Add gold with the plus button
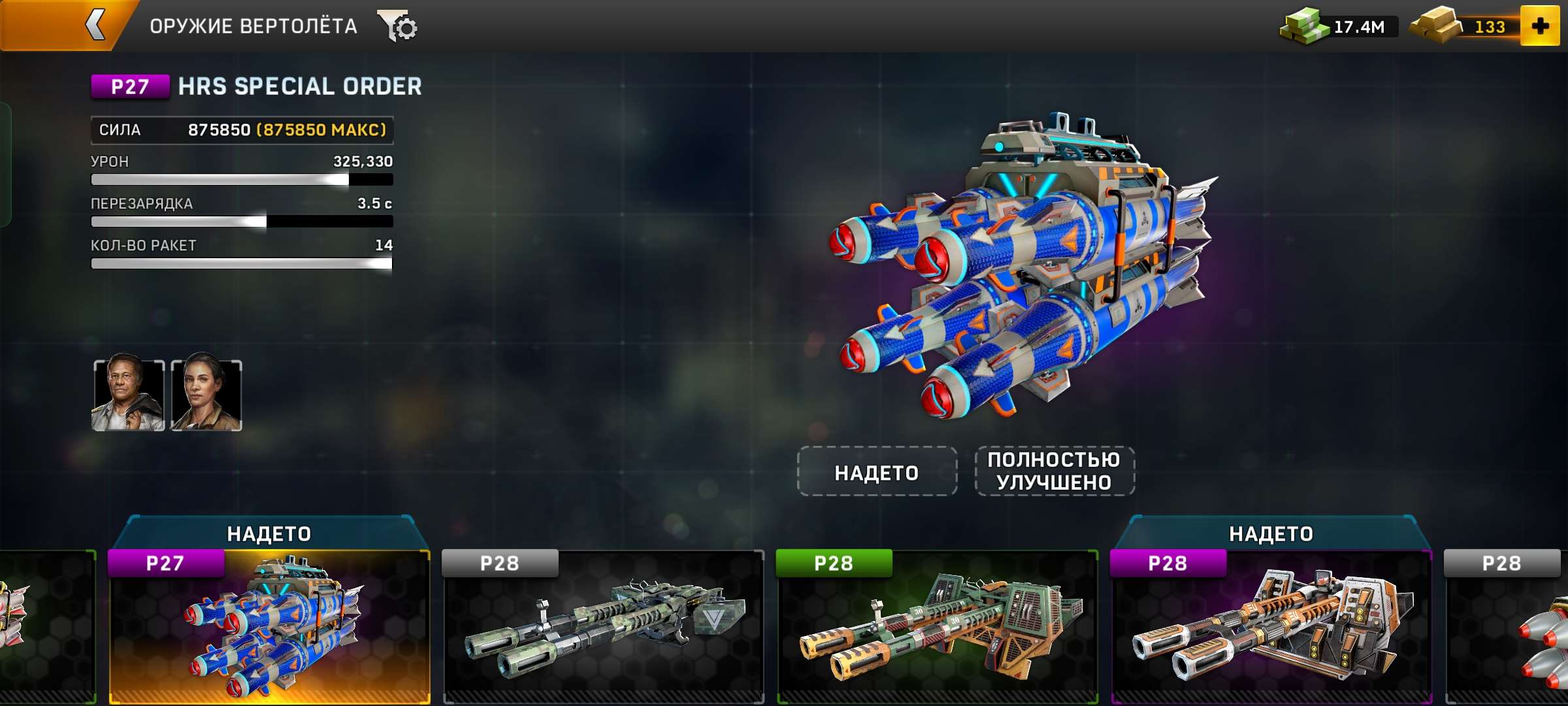The image size is (1568, 706). point(1540,26)
